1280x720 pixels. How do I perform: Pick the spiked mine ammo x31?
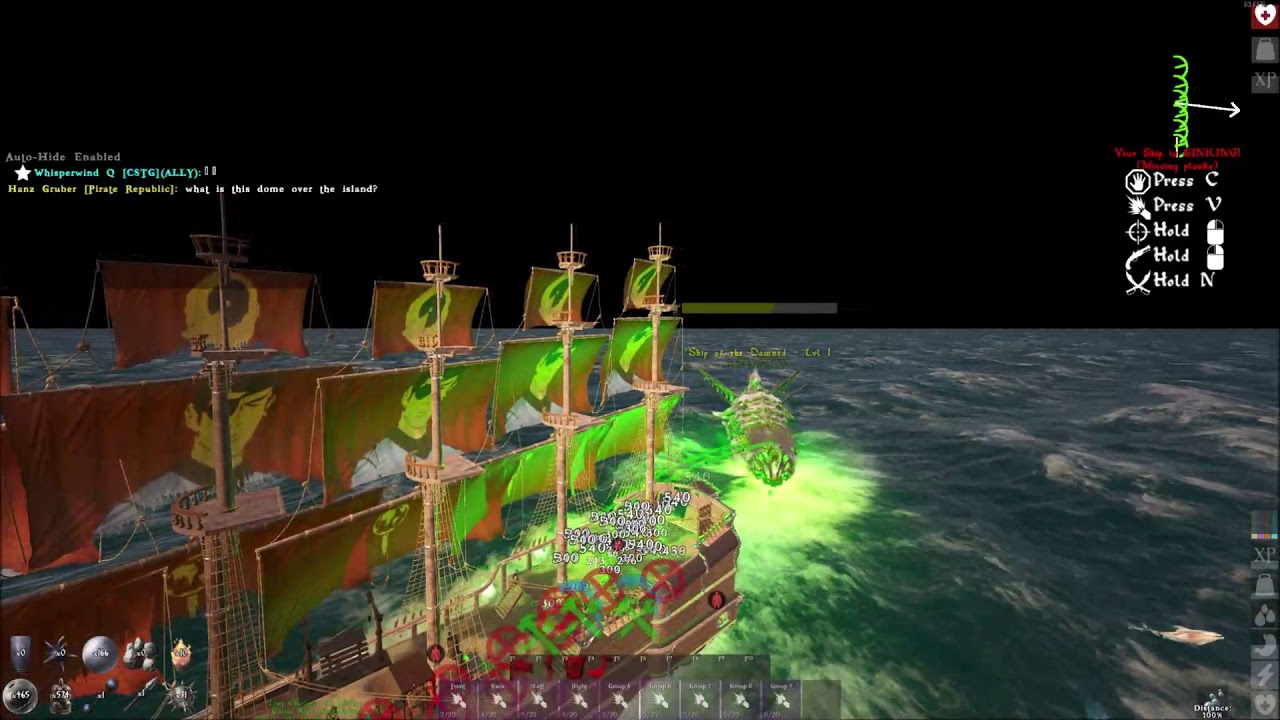[182, 693]
